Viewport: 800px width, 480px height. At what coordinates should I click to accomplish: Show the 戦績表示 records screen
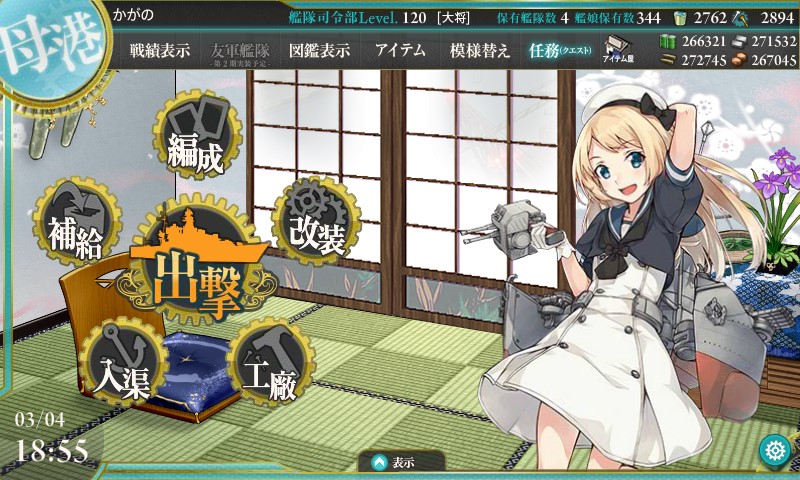pyautogui.click(x=160, y=51)
